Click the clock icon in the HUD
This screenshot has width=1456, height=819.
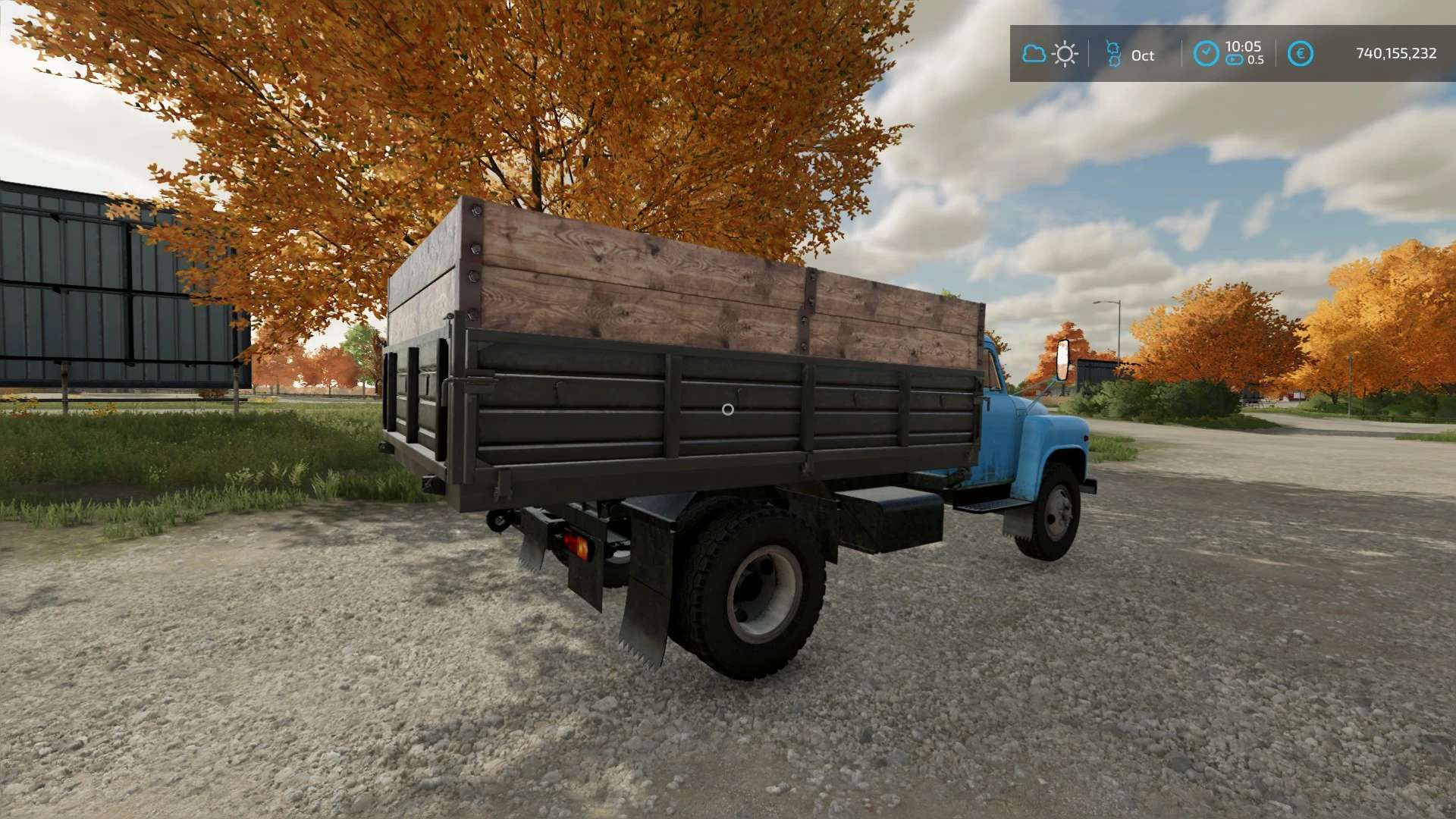[1206, 54]
